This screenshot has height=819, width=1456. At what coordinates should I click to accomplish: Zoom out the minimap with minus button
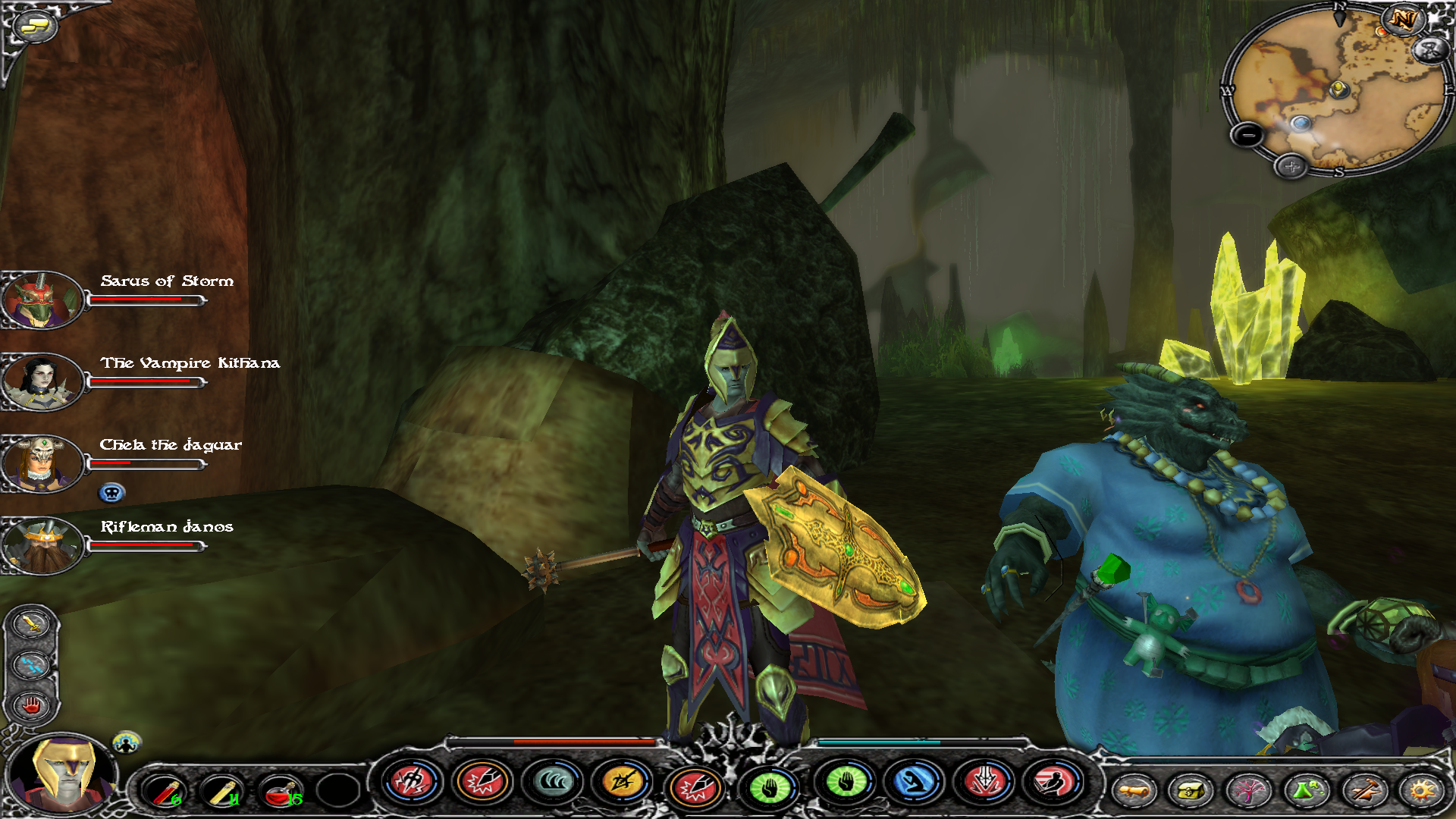1247,136
